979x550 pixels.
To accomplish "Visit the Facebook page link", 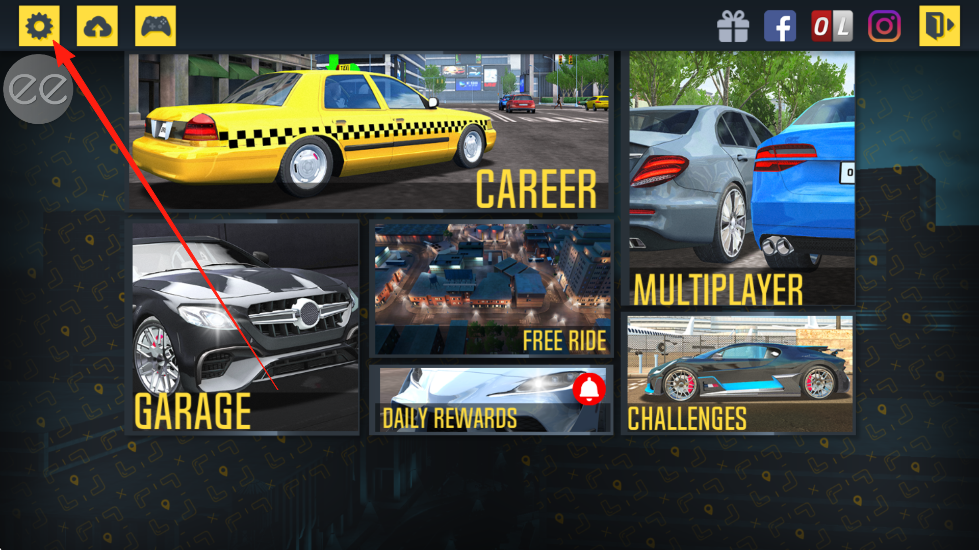I will [x=780, y=26].
